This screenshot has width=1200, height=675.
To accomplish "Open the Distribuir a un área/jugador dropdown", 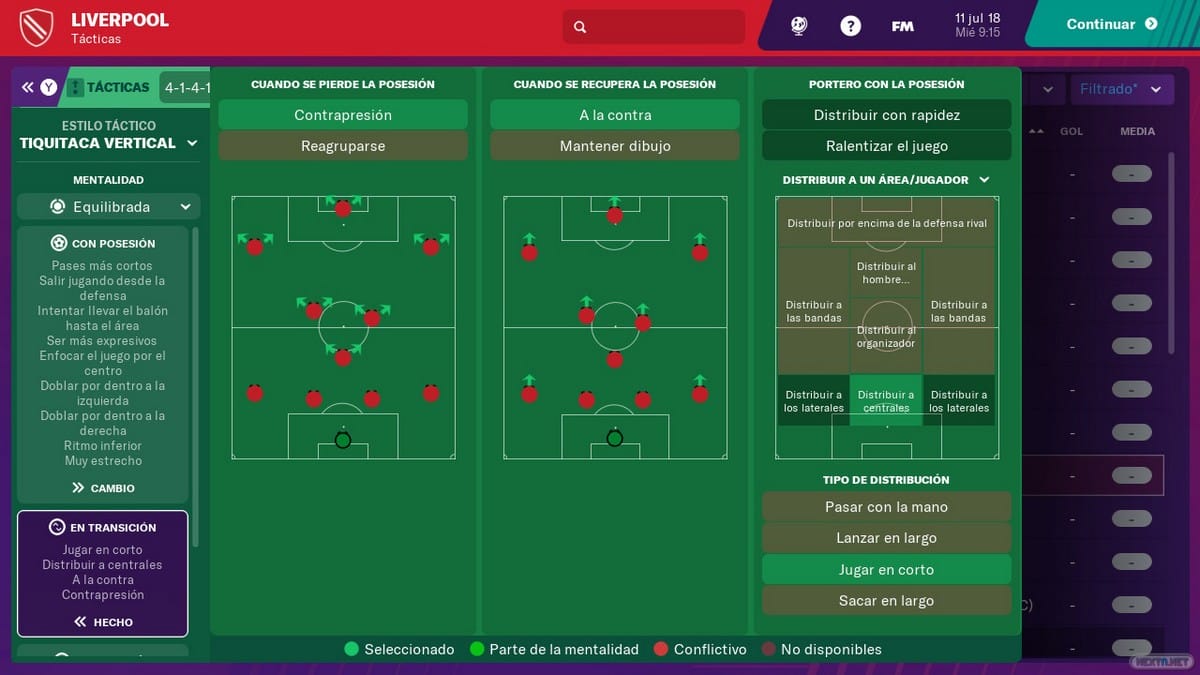I will [886, 180].
